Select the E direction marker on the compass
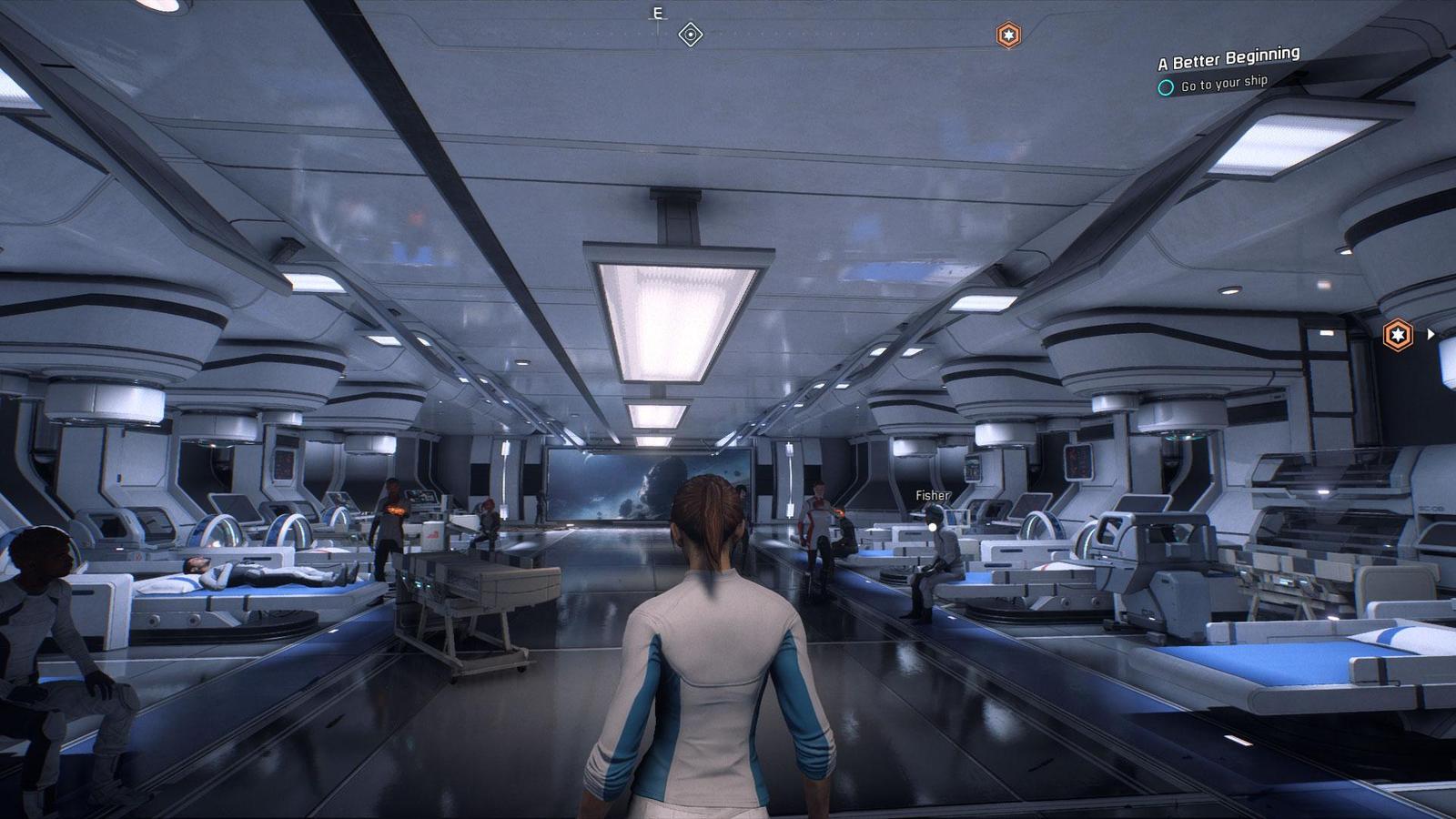Viewport: 1456px width, 819px height. [656, 13]
